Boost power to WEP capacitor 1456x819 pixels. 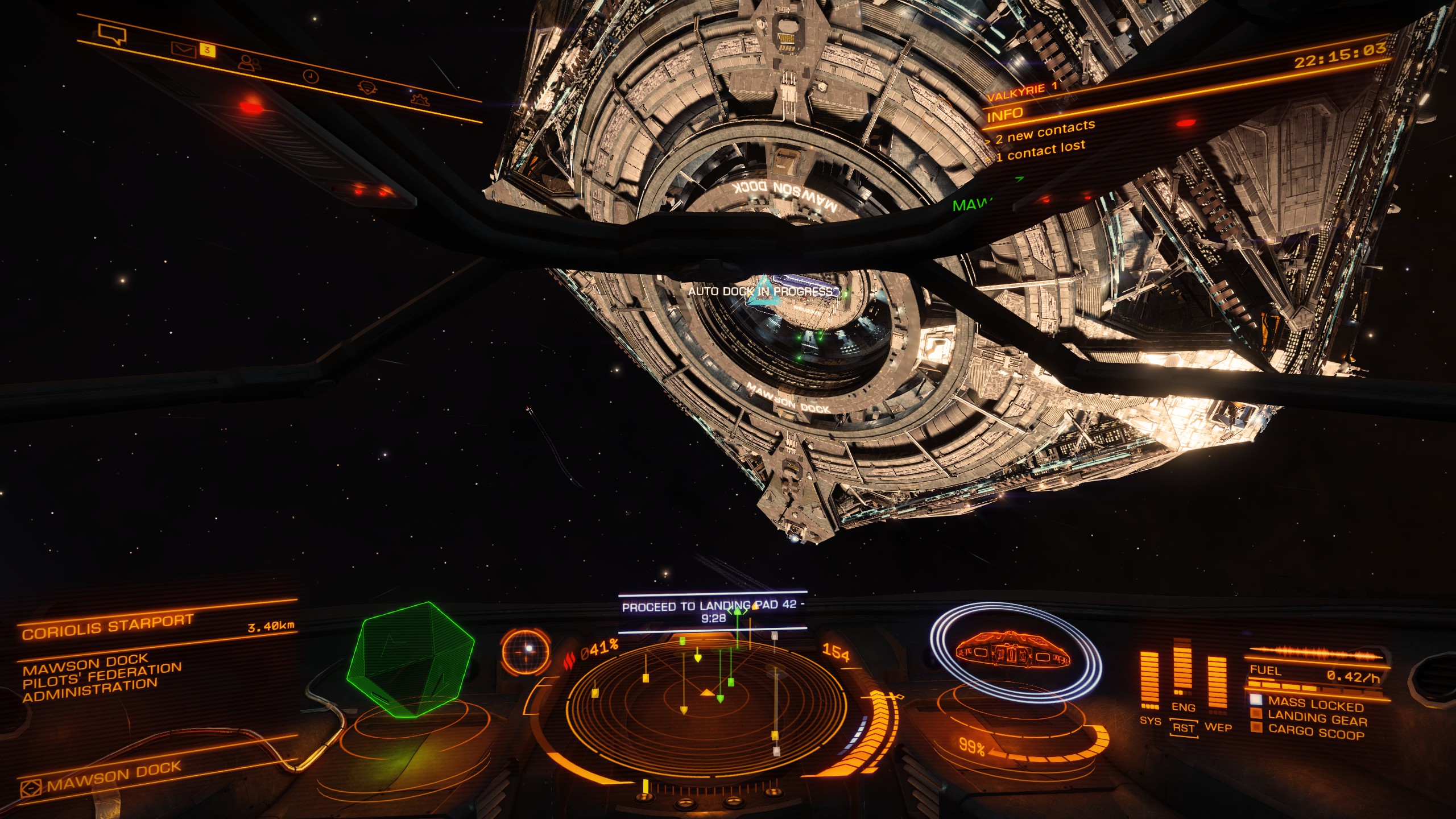click(x=1218, y=727)
